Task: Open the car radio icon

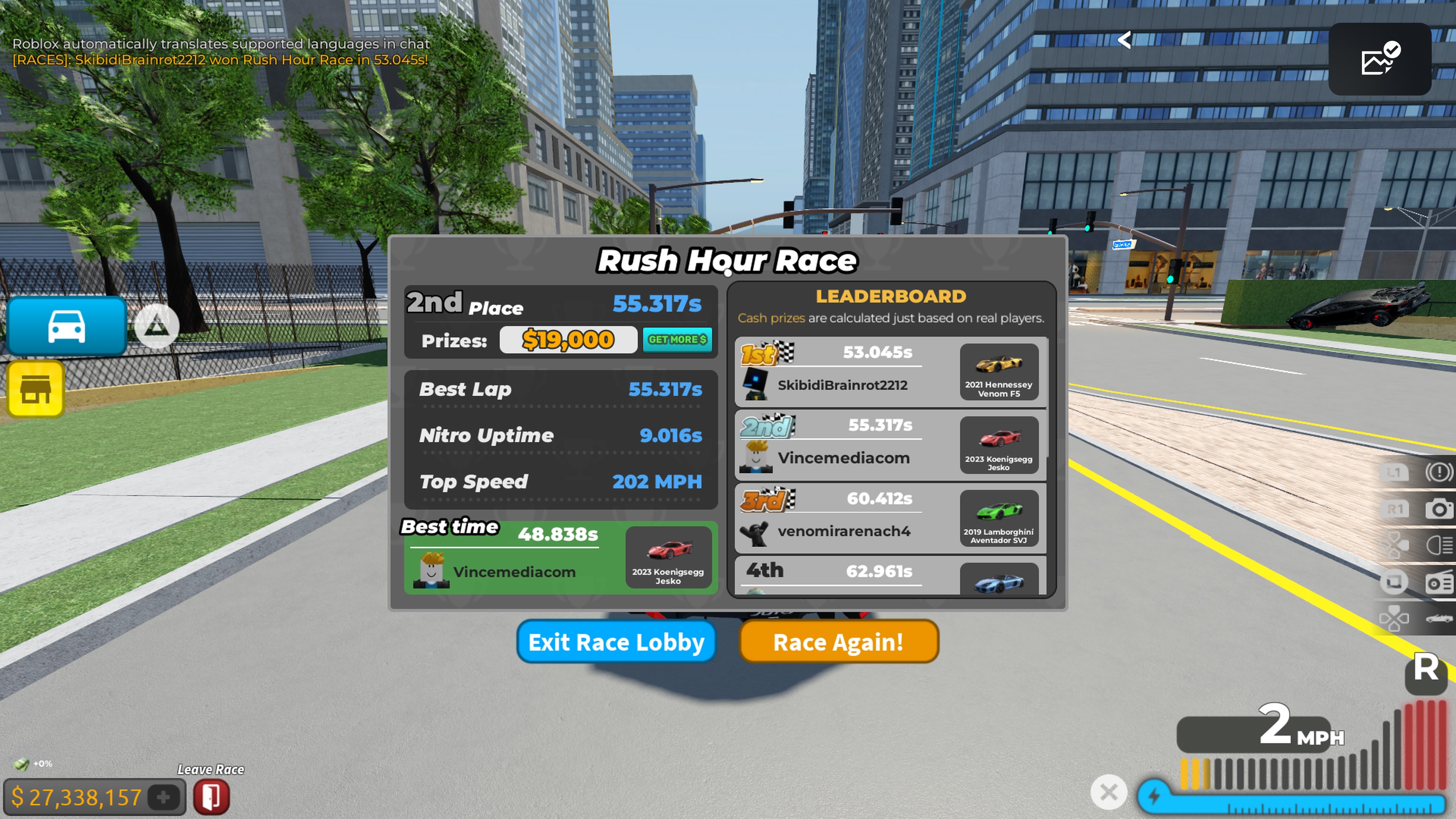Action: coord(1439,582)
